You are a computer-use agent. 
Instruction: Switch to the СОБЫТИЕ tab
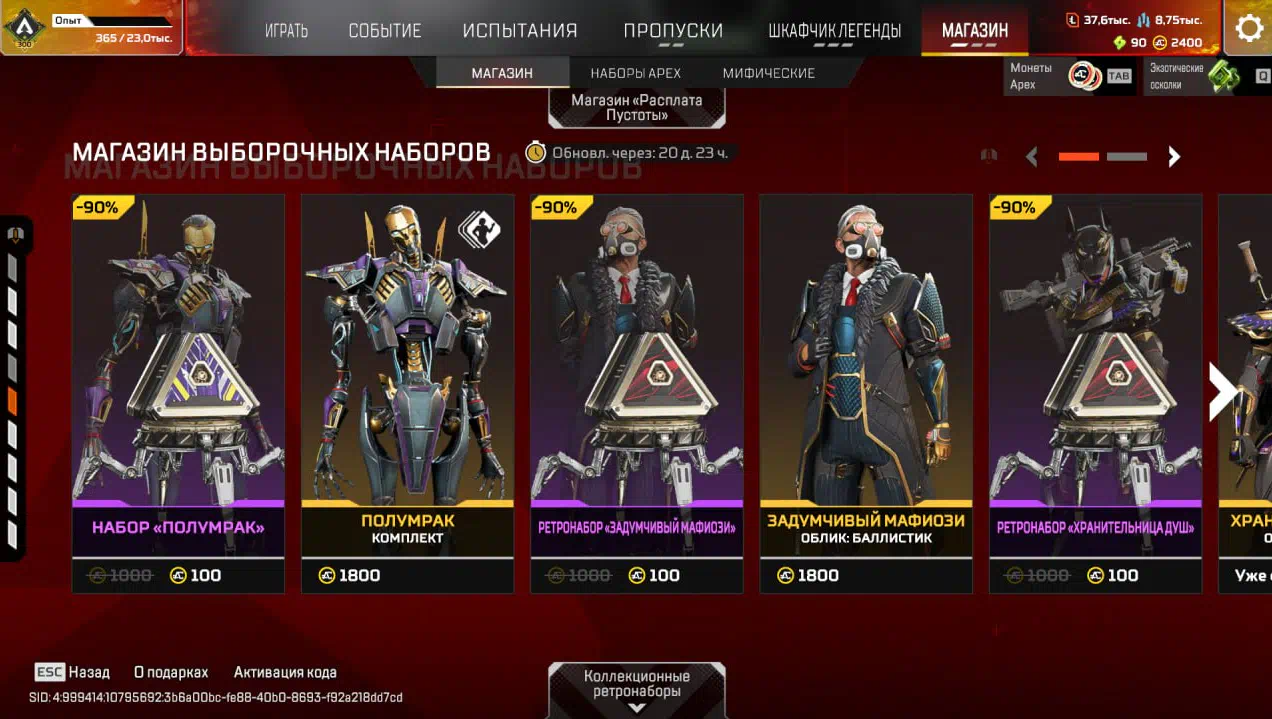[384, 31]
